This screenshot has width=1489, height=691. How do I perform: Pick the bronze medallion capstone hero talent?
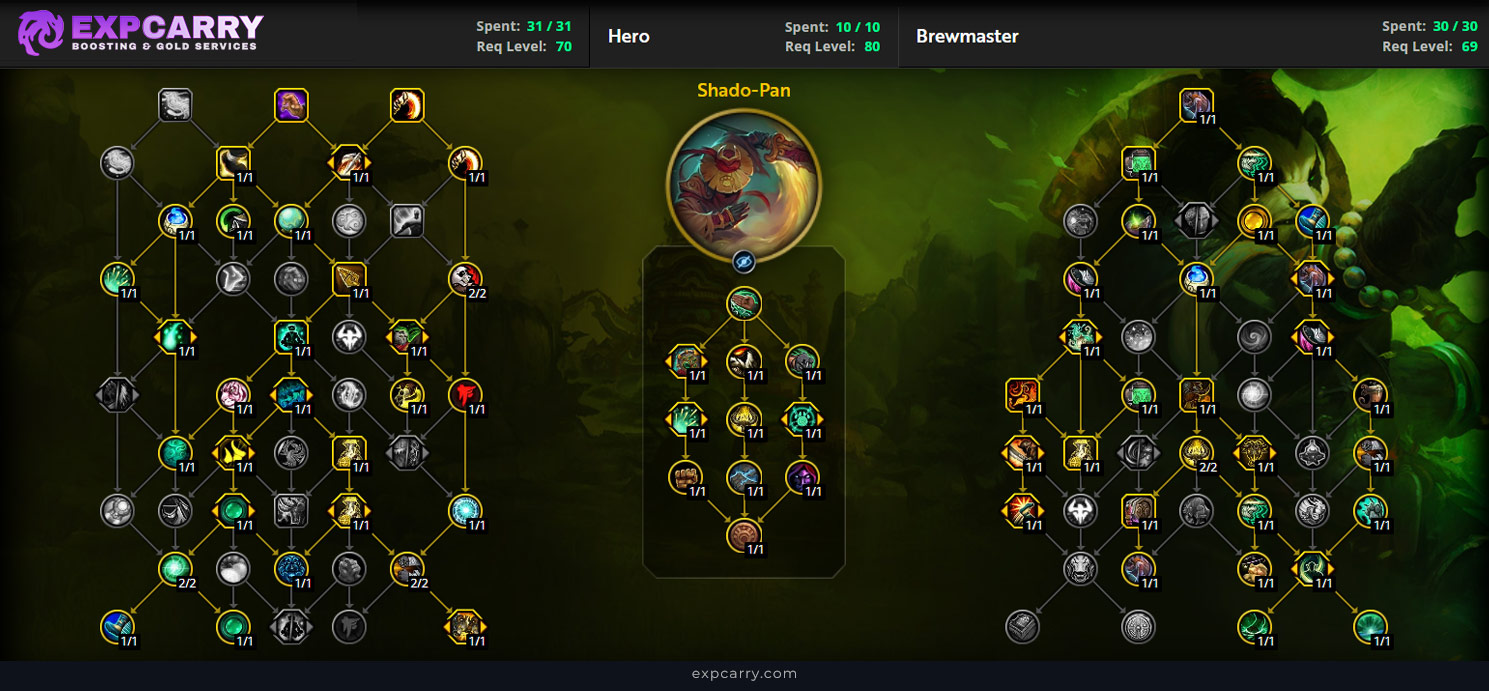(743, 535)
